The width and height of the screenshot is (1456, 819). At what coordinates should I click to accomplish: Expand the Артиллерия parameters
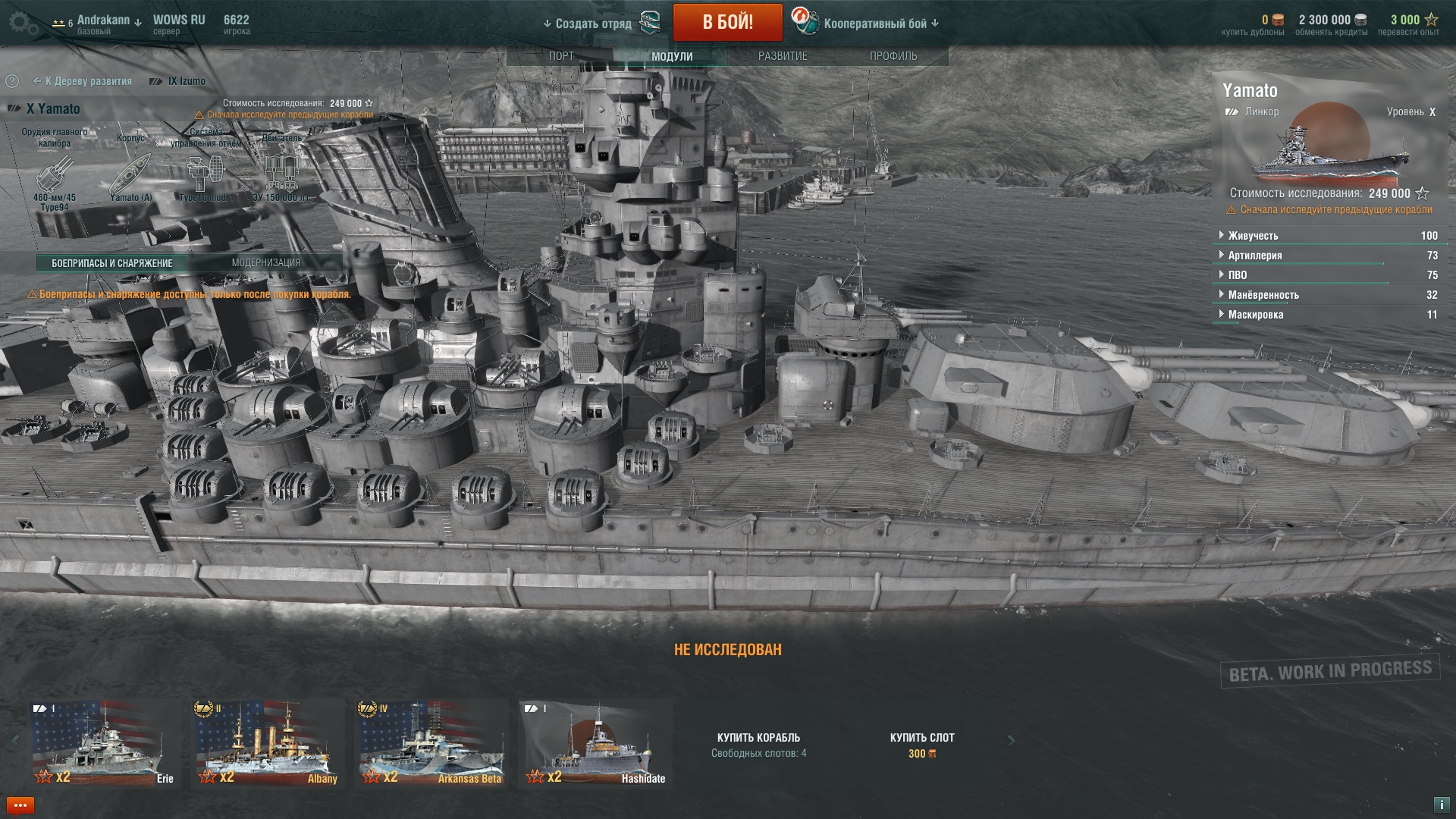click(1254, 256)
